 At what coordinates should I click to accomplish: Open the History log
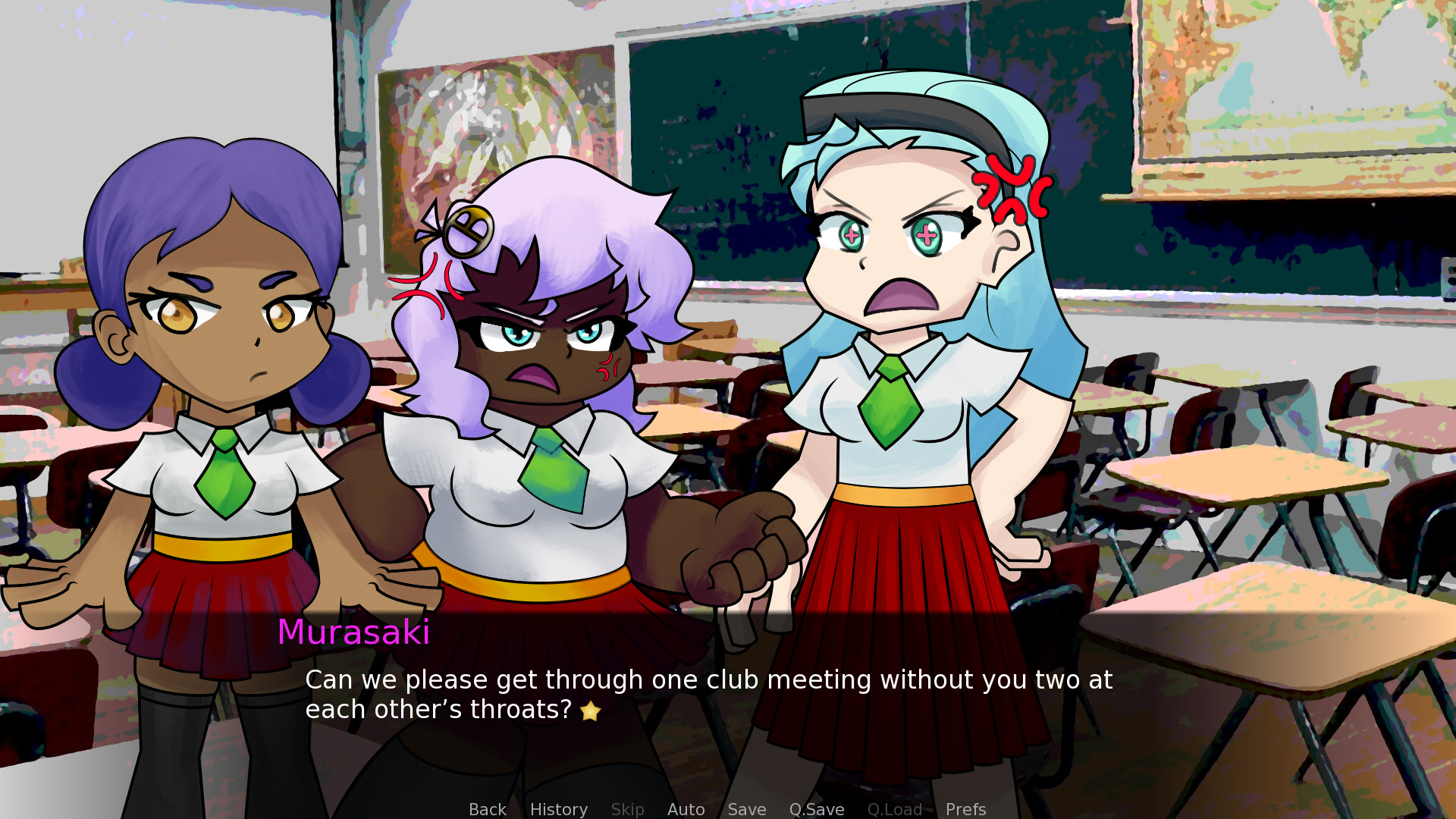pyautogui.click(x=558, y=809)
